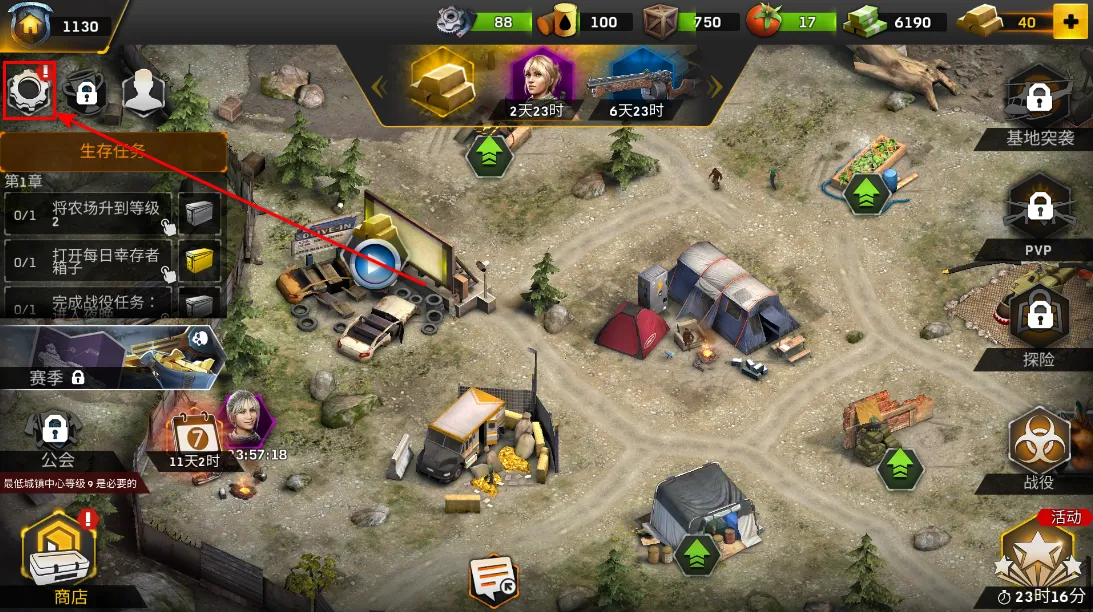Open the 商店 shop
Image resolution: width=1093 pixels, height=612 pixels.
[x=60, y=560]
